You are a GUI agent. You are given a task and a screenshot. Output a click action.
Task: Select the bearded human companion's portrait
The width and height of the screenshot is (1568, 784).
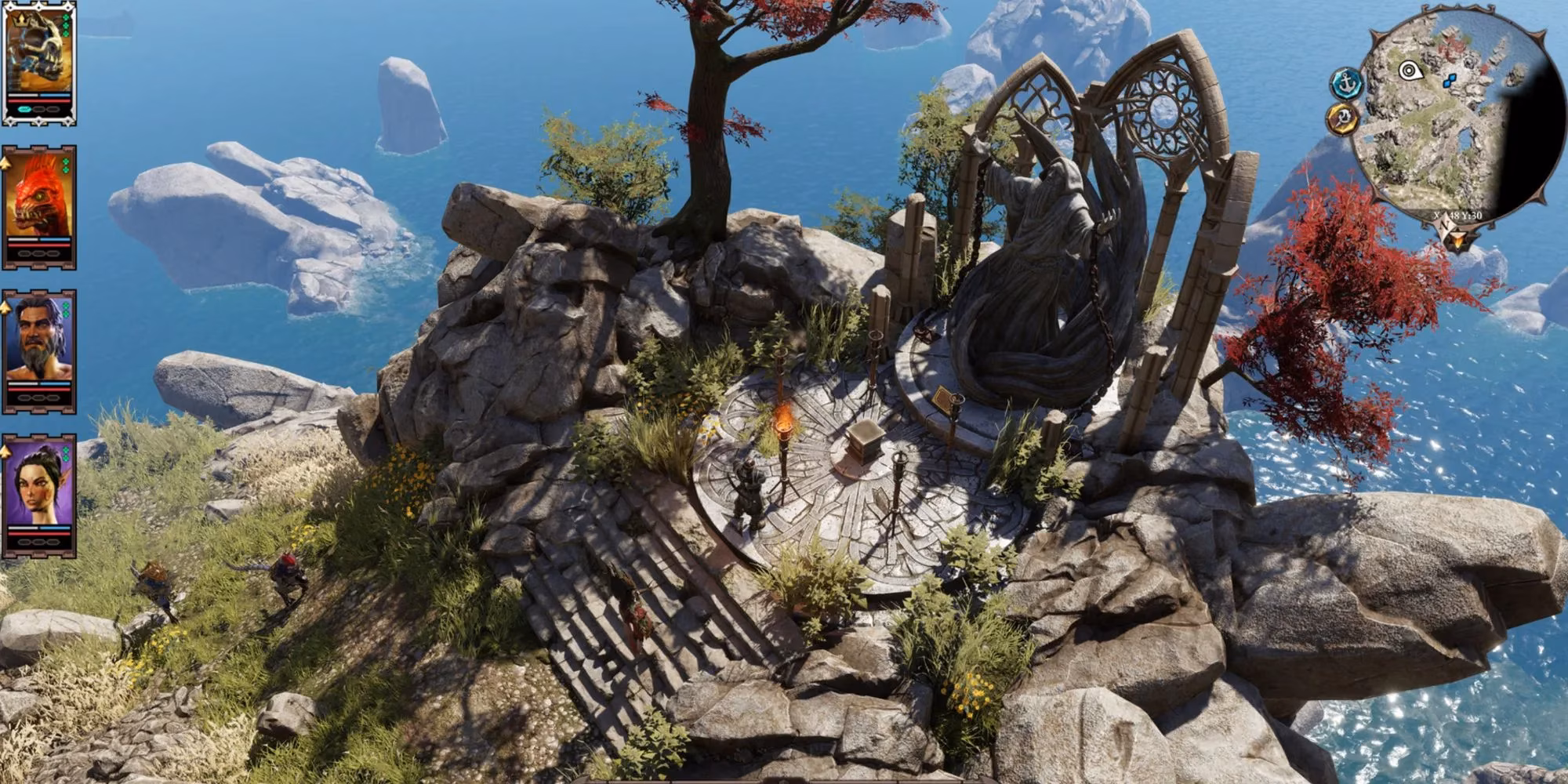click(x=38, y=332)
